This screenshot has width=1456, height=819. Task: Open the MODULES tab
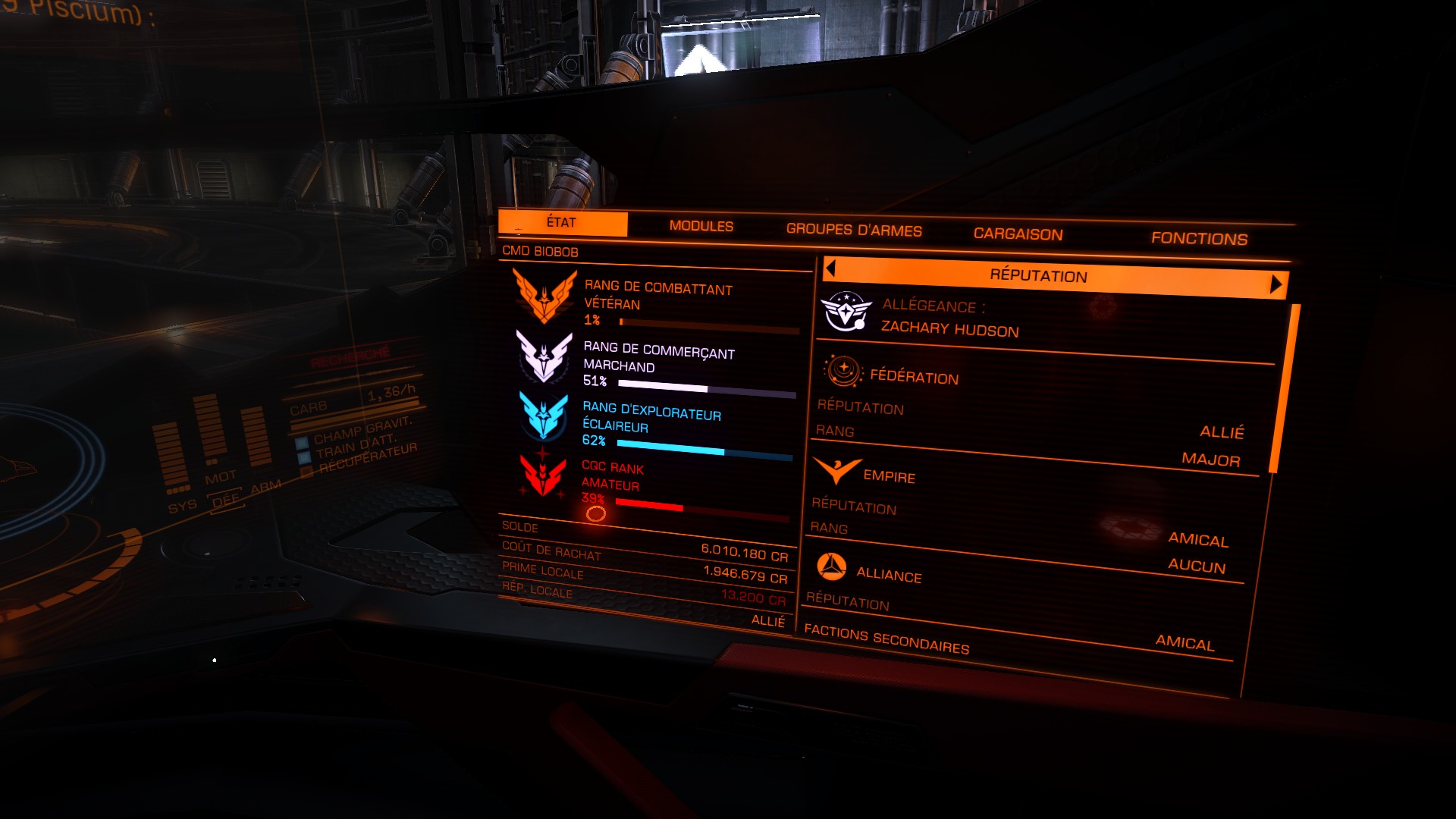701,226
